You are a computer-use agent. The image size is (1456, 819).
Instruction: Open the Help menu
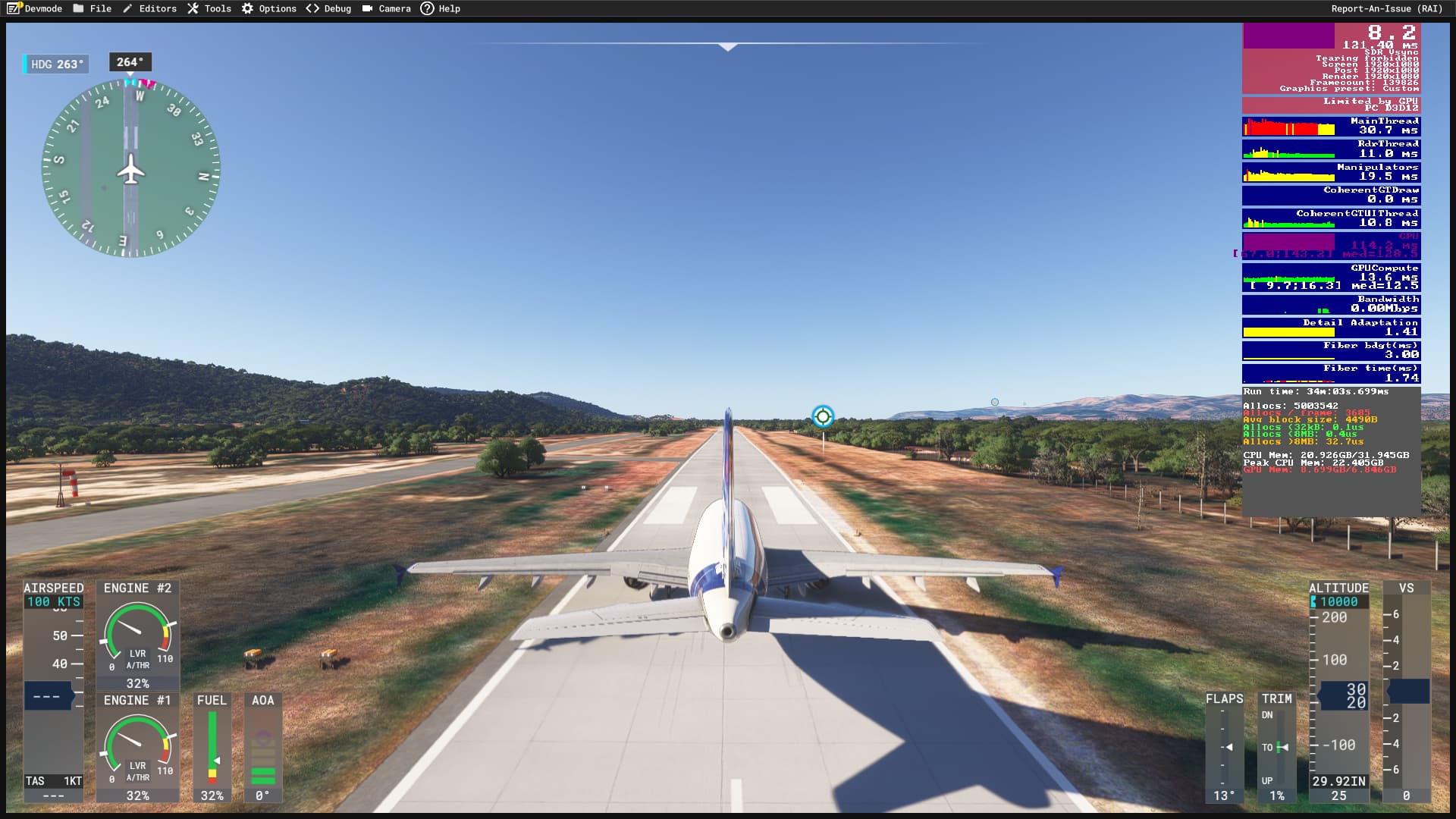click(x=441, y=8)
